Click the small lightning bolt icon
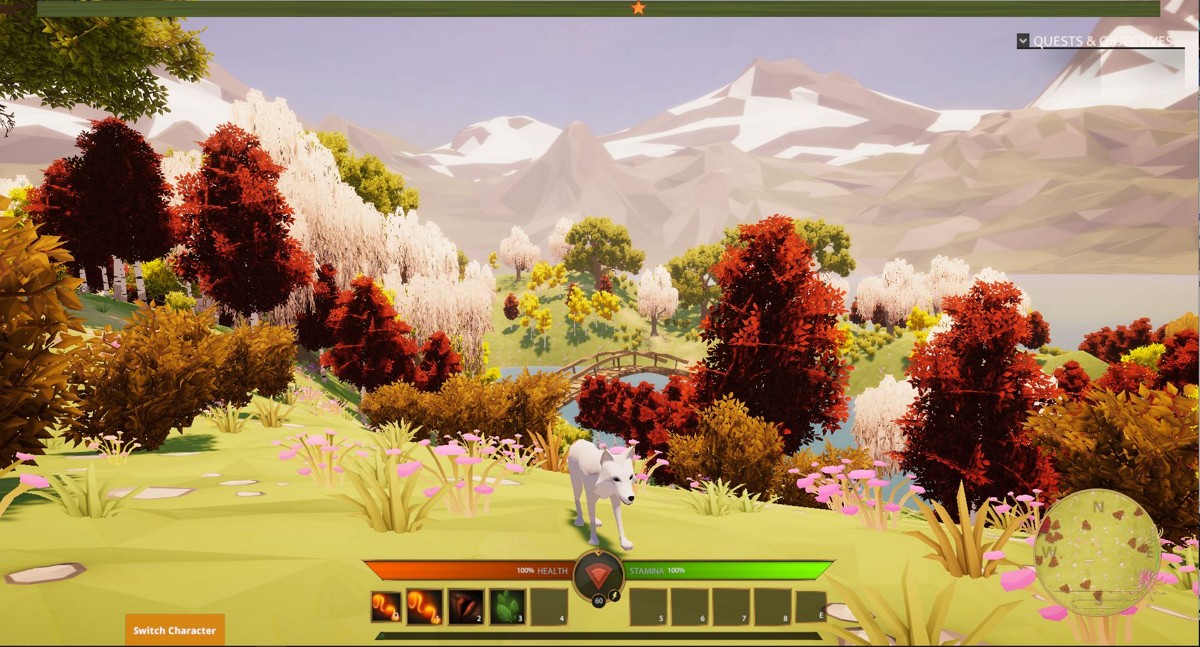This screenshot has height=647, width=1200. (615, 596)
